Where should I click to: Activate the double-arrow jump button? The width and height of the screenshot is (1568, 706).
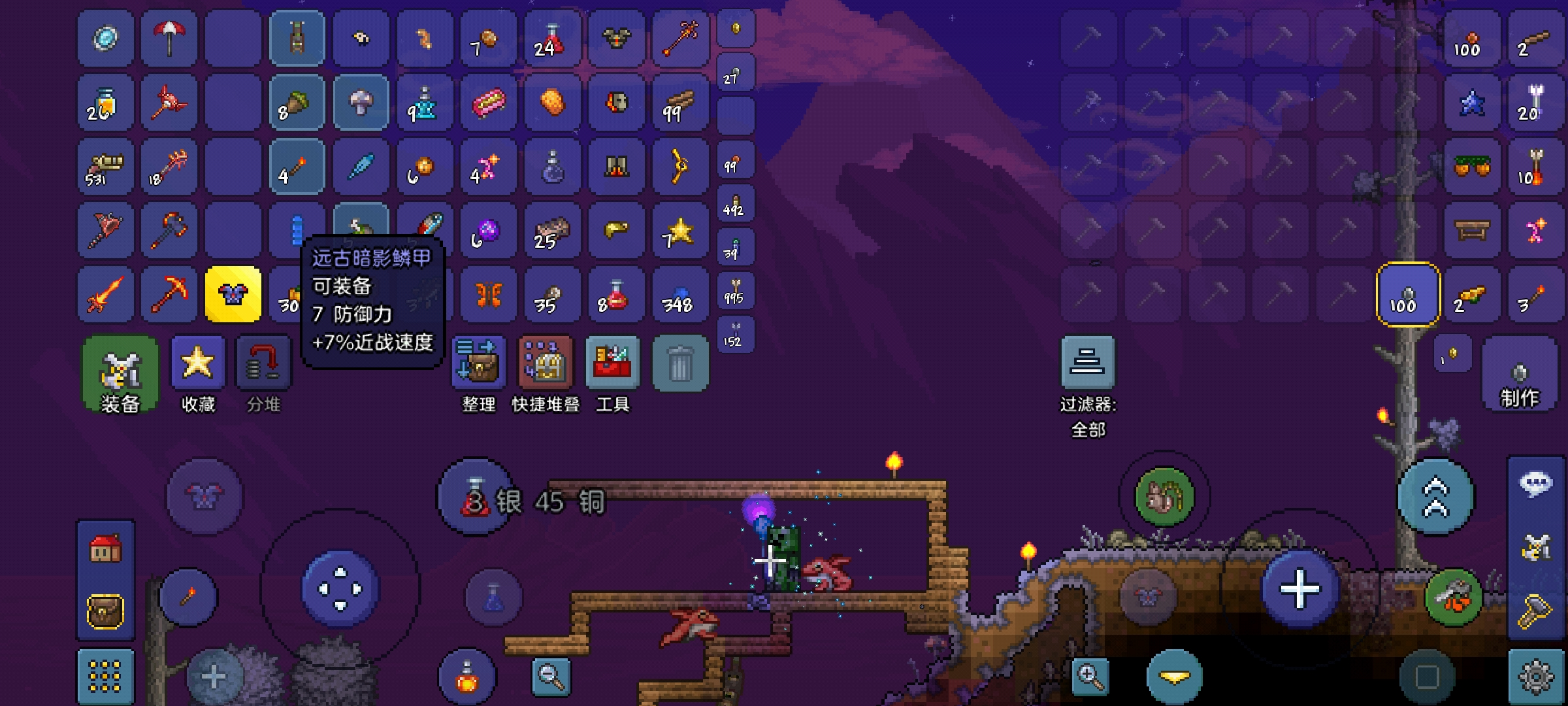pyautogui.click(x=1435, y=497)
